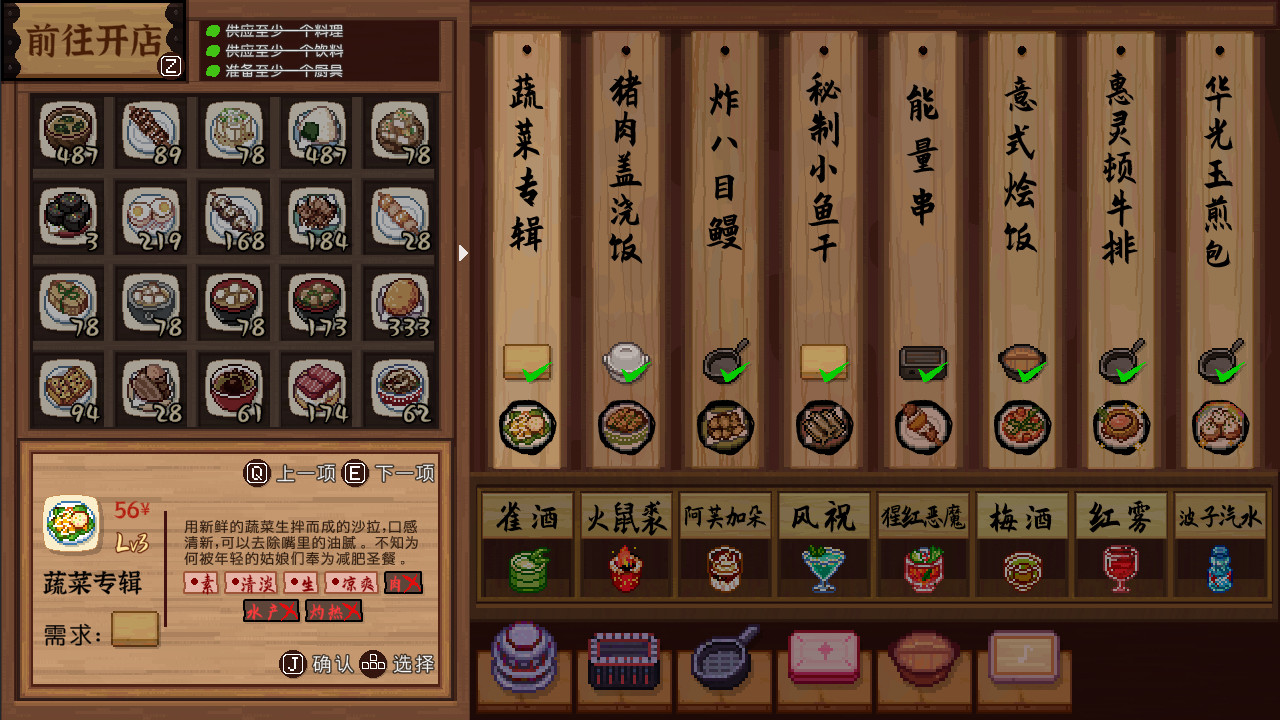Click the grill cookware icon
Viewport: 1280px width, 720px height.
tap(624, 656)
